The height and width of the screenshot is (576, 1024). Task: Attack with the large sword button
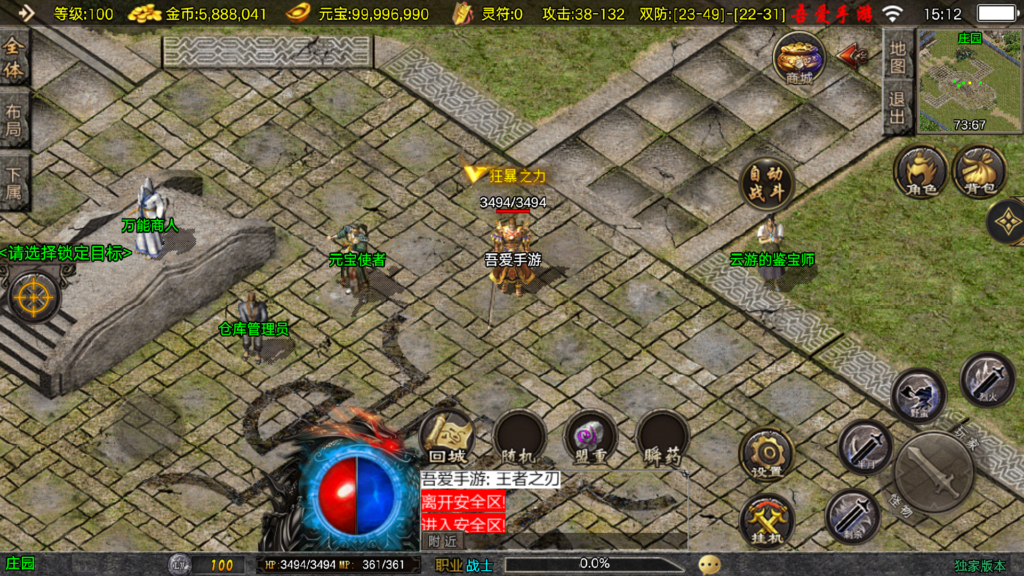coord(933,471)
